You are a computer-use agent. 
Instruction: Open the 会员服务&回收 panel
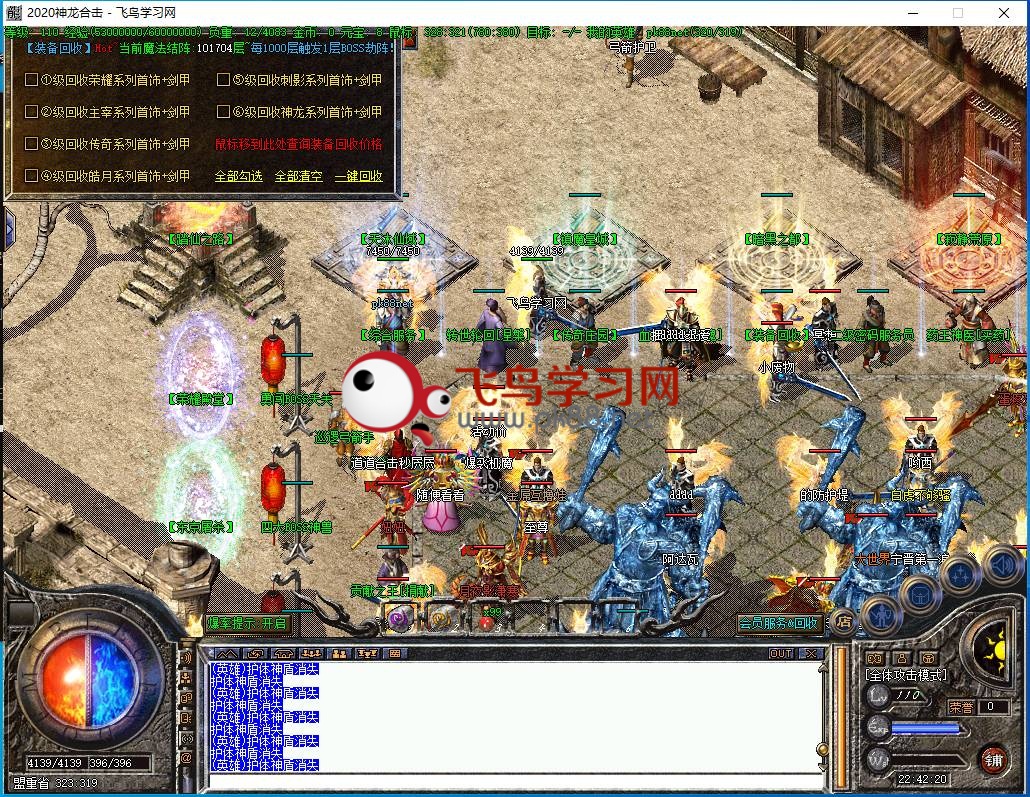[x=779, y=623]
